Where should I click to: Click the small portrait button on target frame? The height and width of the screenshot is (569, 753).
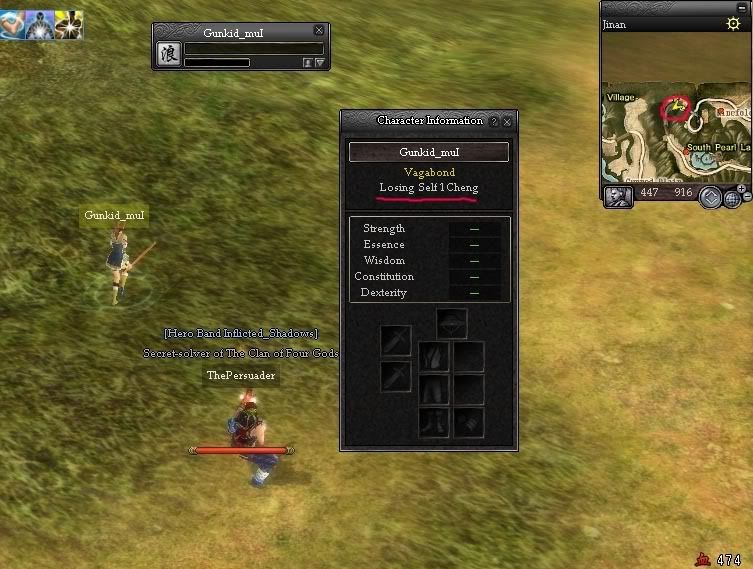click(307, 62)
